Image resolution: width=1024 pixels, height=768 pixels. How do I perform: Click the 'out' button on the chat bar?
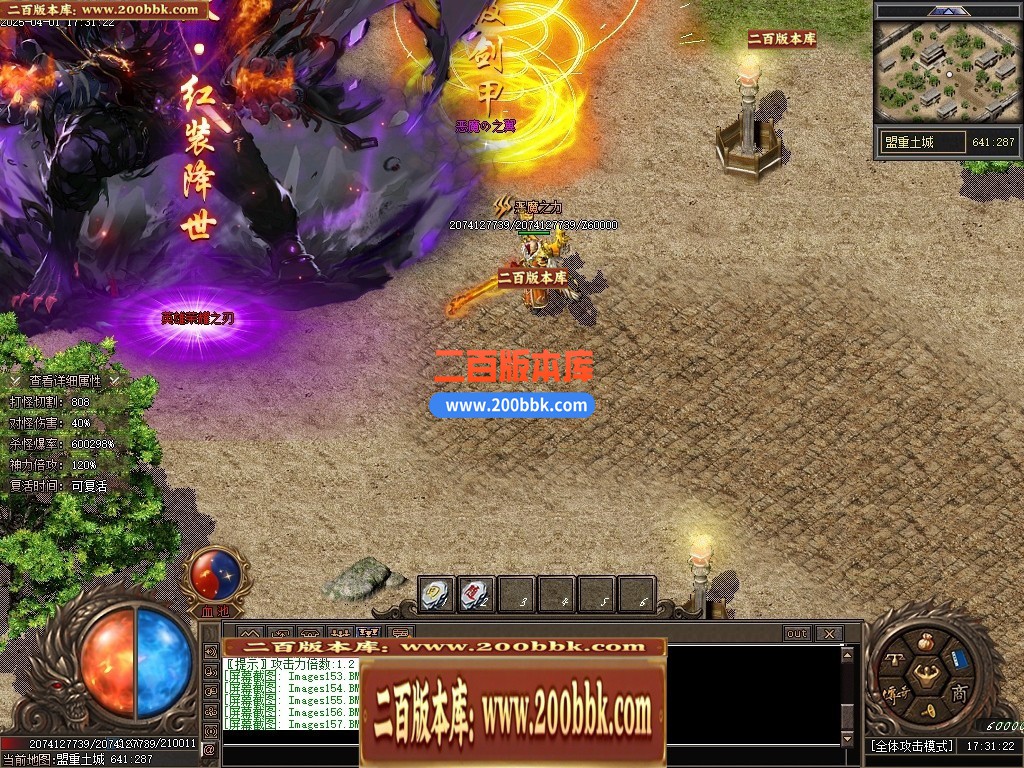click(x=796, y=633)
